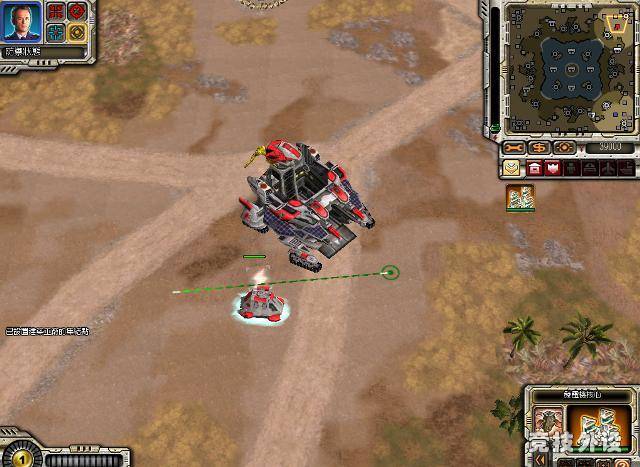640x467 pixels.
Task: Select the red aggressive stance icon
Action: 57,12
